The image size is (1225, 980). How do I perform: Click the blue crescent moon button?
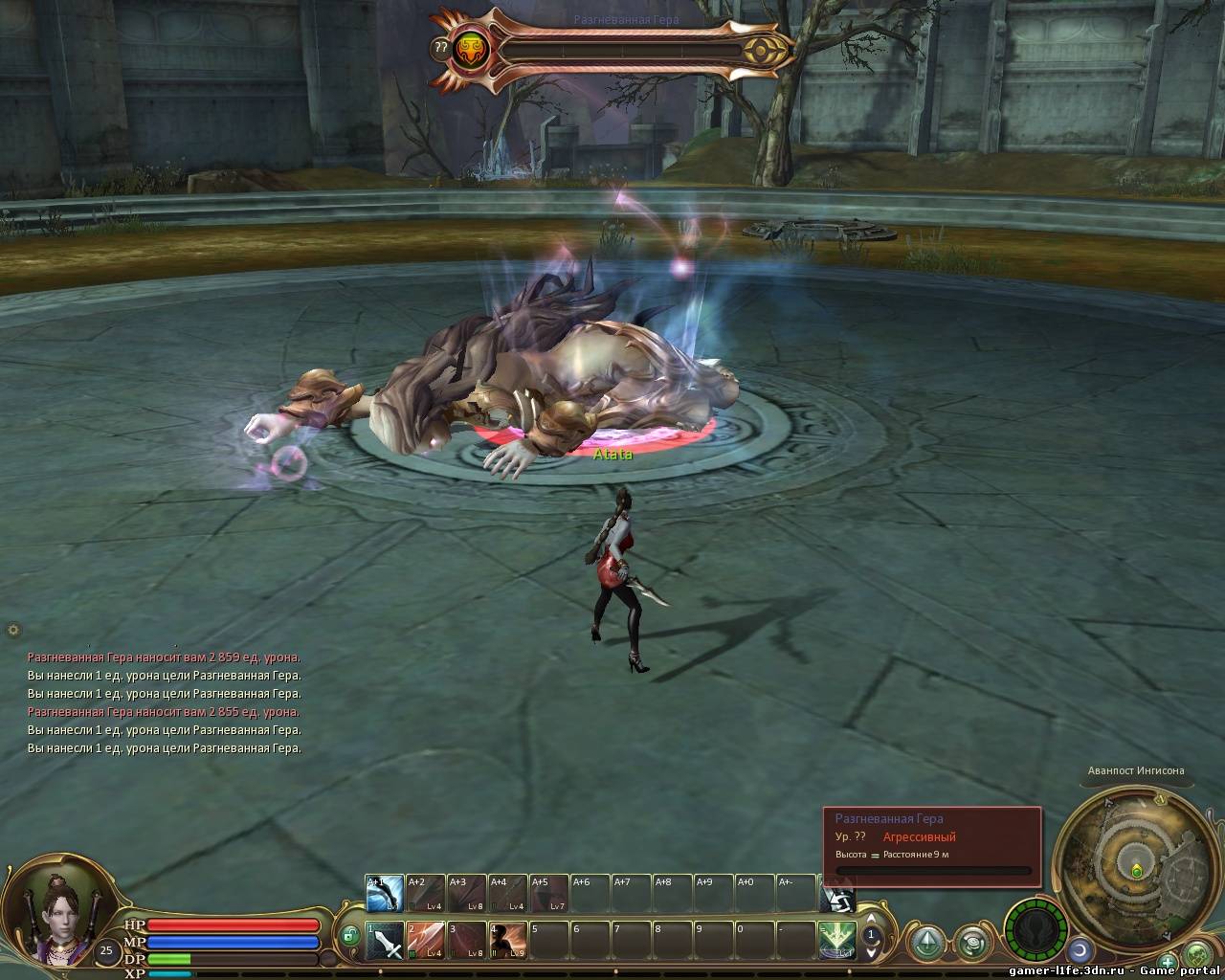1080,949
